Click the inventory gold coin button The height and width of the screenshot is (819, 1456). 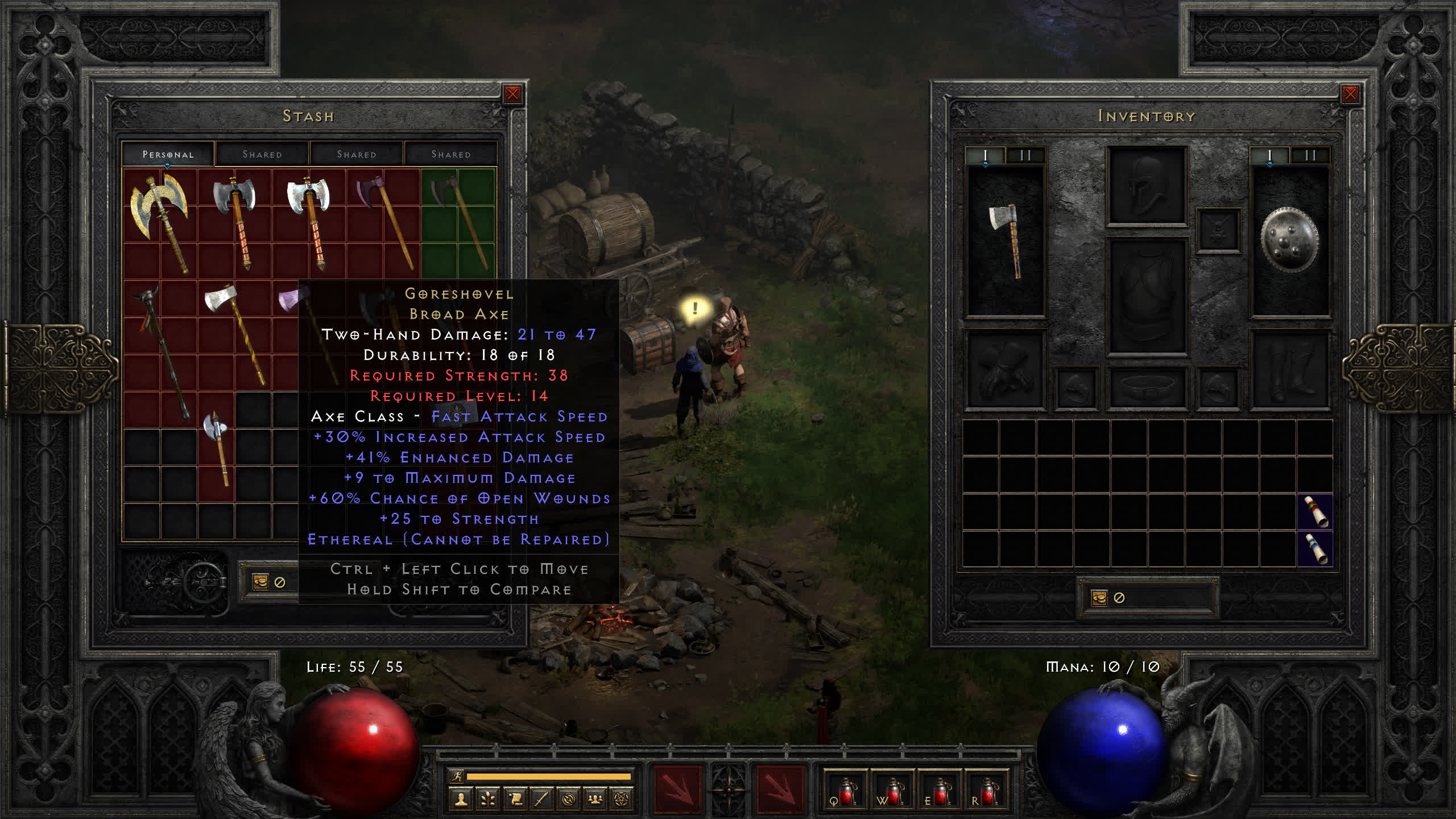[1099, 598]
